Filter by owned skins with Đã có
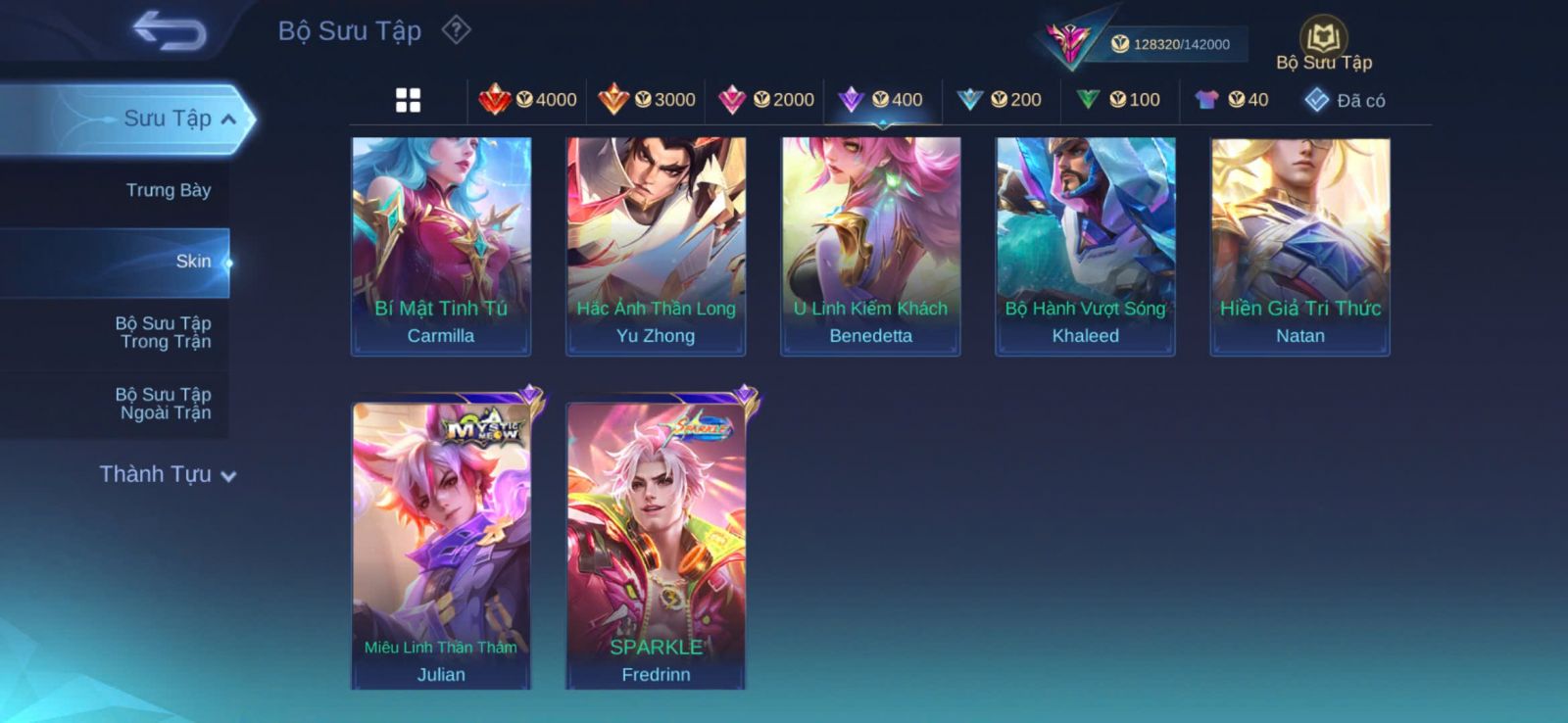Screen dimensions: 1568x723 click(x=1345, y=100)
